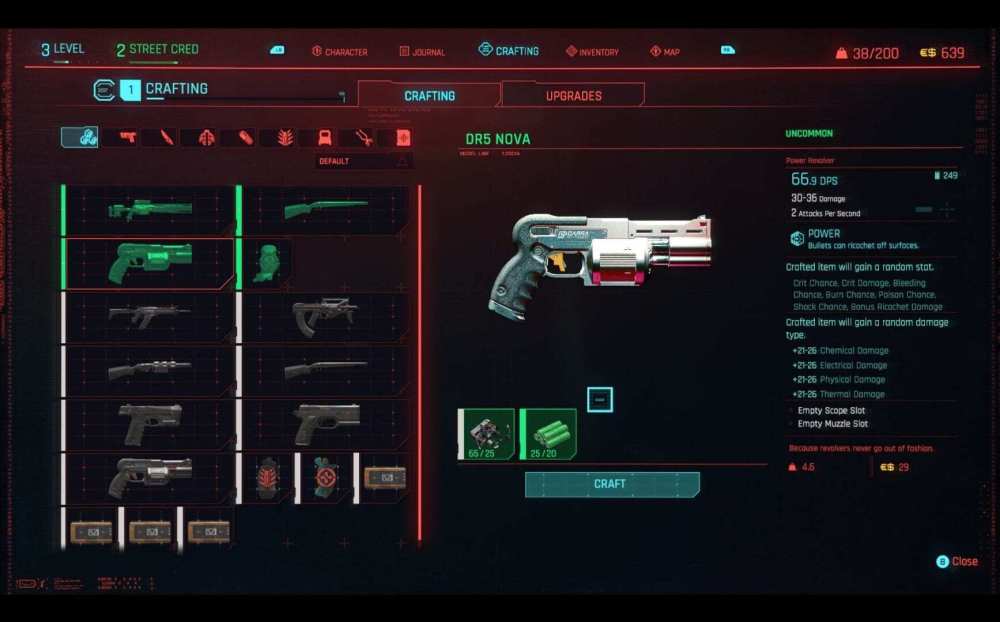Open the Inventory menu

point(592,52)
